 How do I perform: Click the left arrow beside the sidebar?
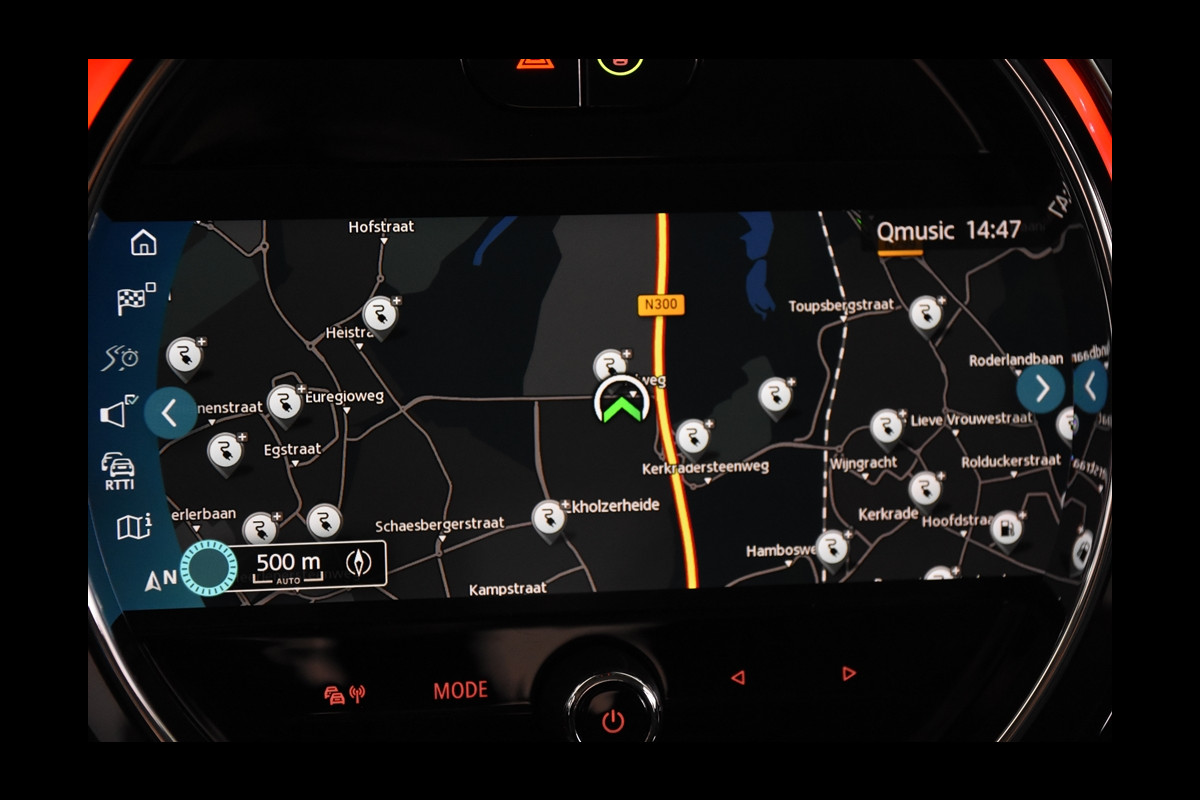[x=168, y=412]
